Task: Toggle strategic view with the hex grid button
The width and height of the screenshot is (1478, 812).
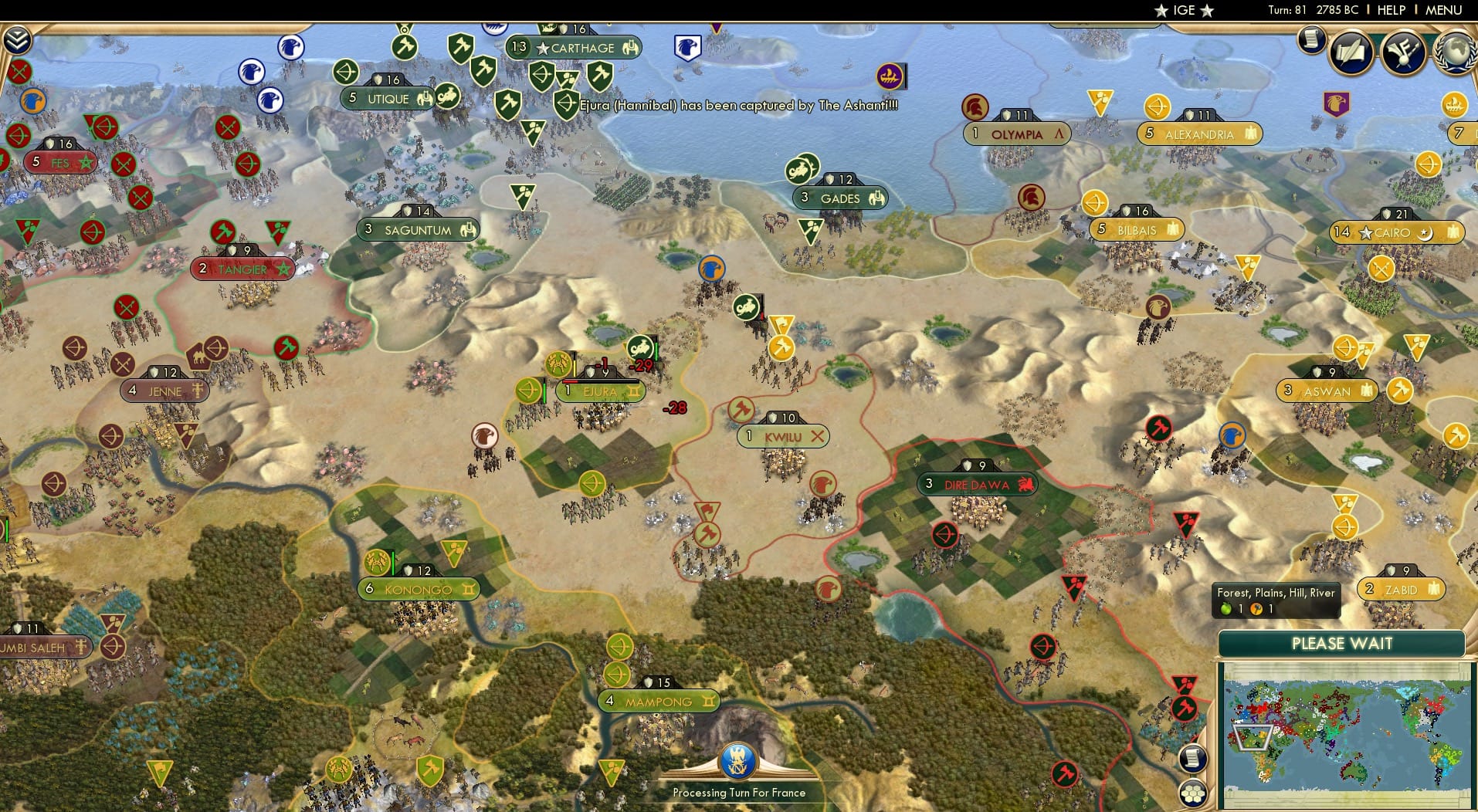Action: coord(1193,791)
